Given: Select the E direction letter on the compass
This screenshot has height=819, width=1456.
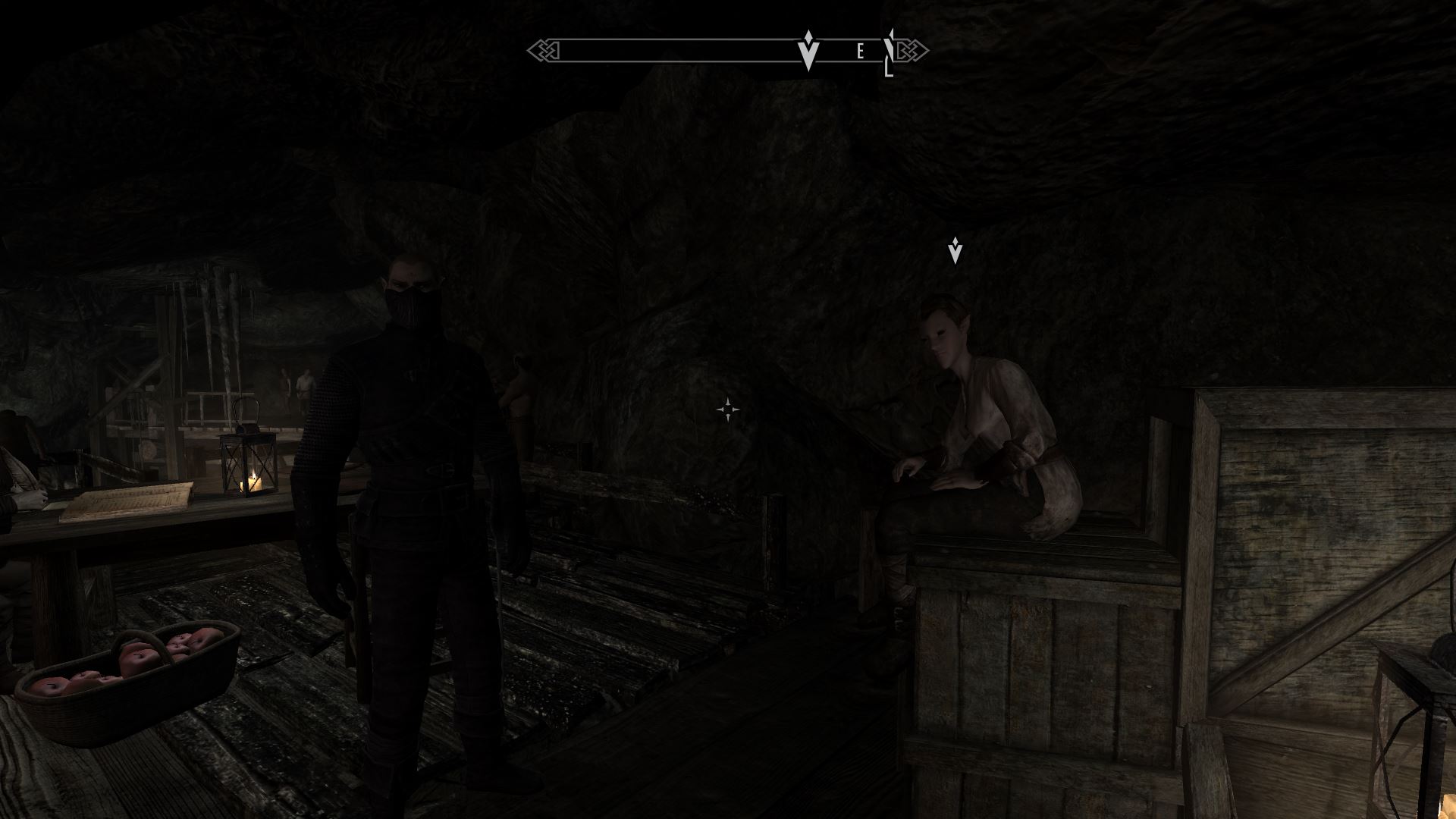Looking at the screenshot, I should click(861, 49).
